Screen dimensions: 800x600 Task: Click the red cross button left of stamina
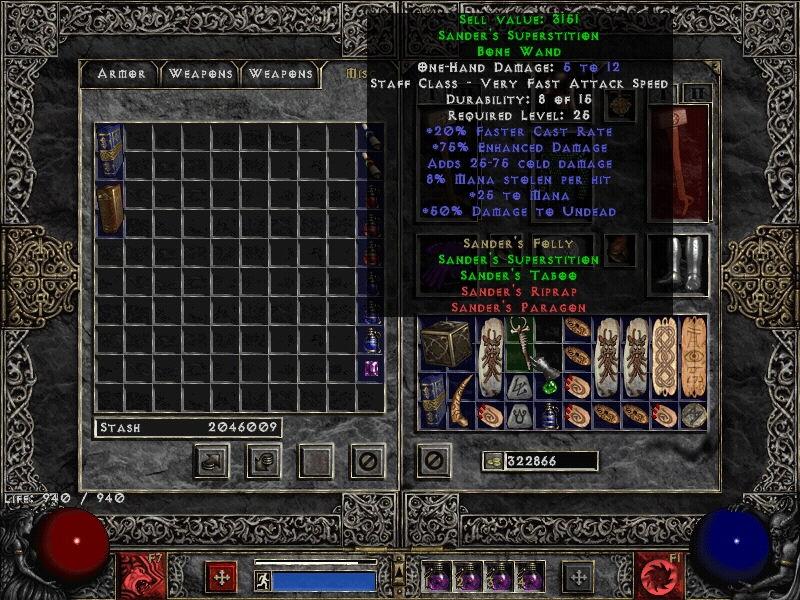click(x=221, y=576)
